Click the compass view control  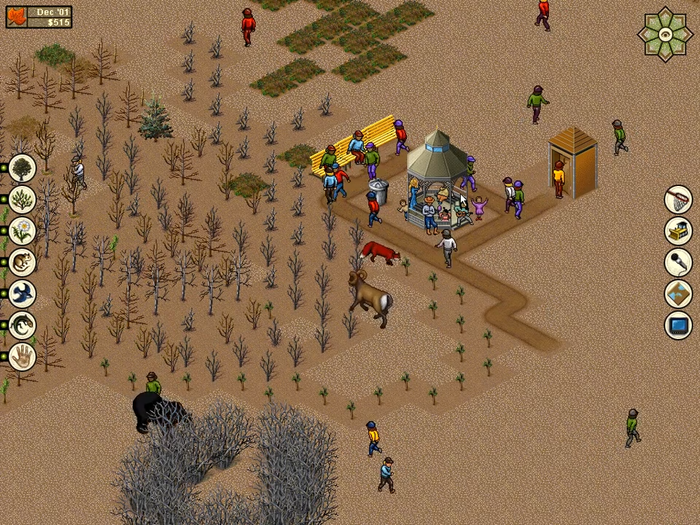665,33
